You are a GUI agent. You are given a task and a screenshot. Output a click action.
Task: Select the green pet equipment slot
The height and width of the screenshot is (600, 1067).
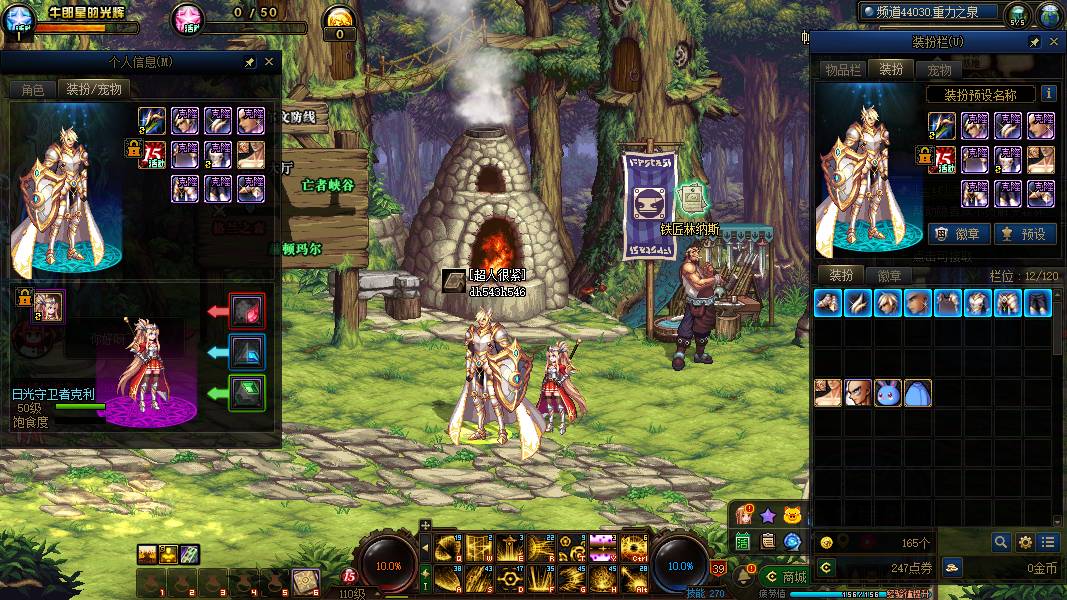pyautogui.click(x=247, y=392)
